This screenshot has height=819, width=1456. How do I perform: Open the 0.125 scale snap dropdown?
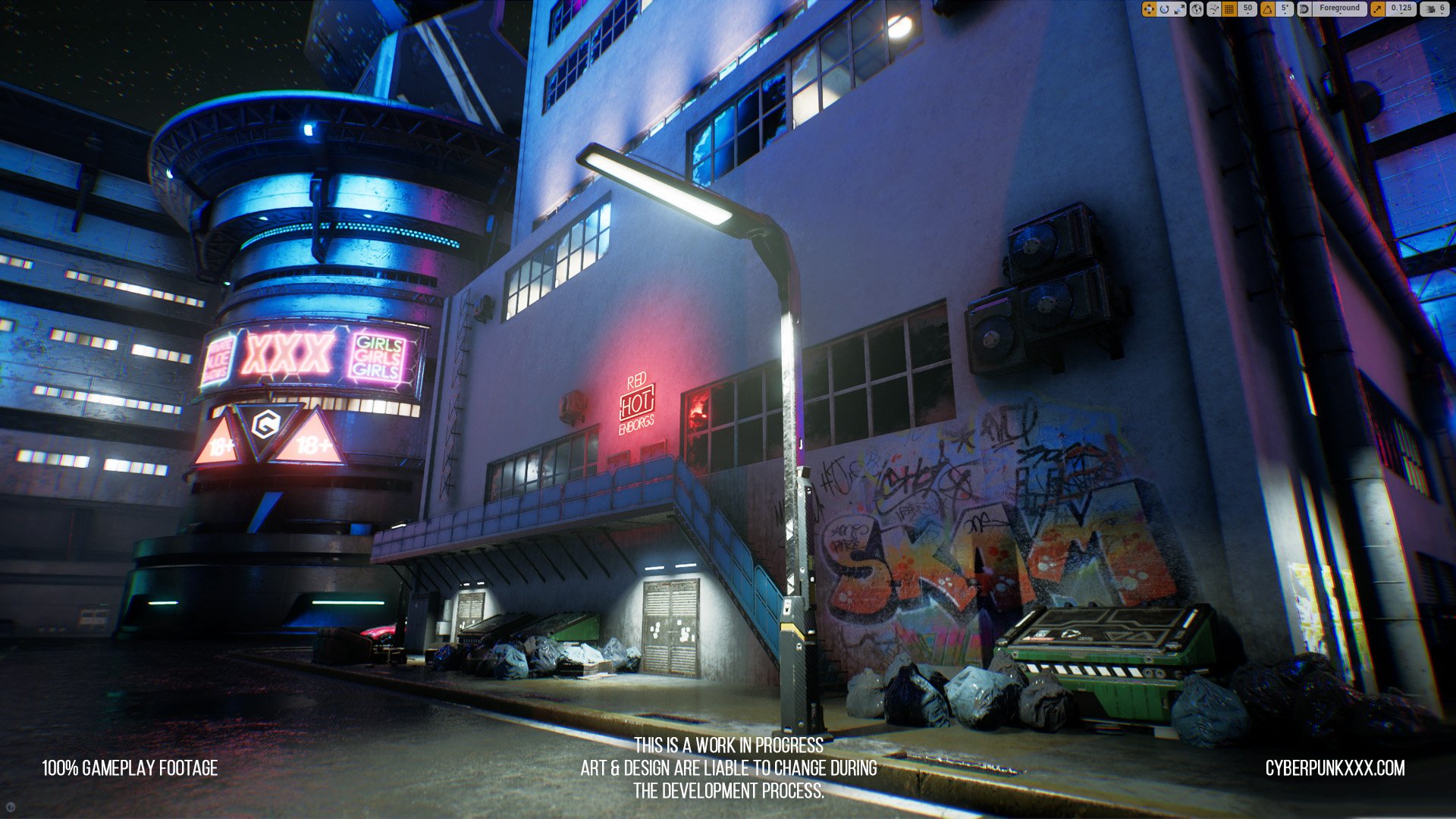pos(1401,9)
